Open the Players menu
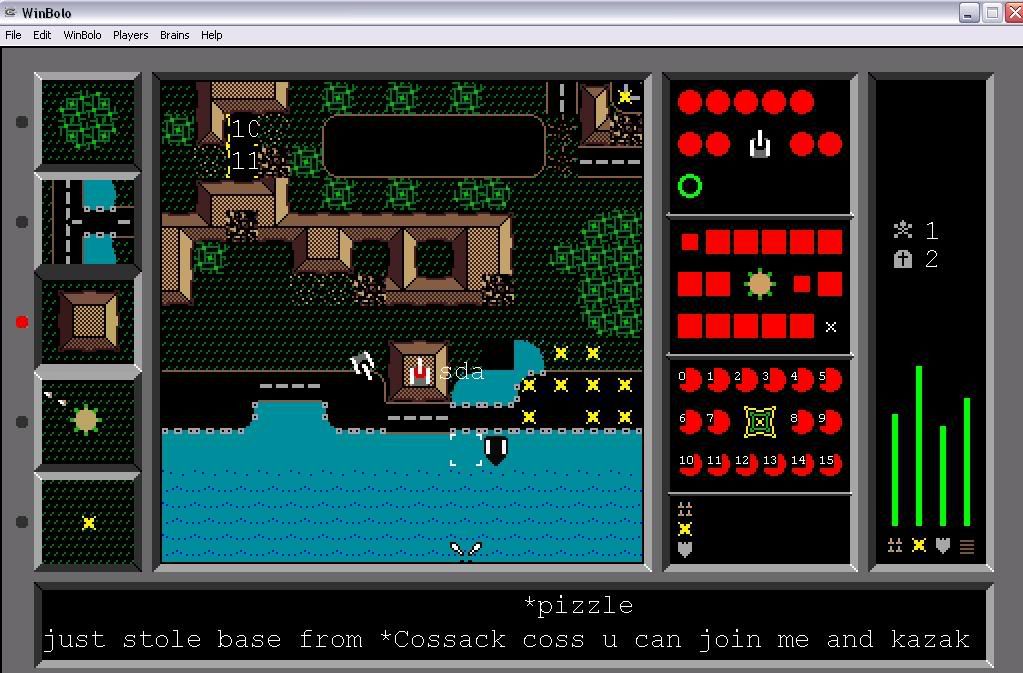Viewport: 1023px width, 673px height. pos(130,35)
